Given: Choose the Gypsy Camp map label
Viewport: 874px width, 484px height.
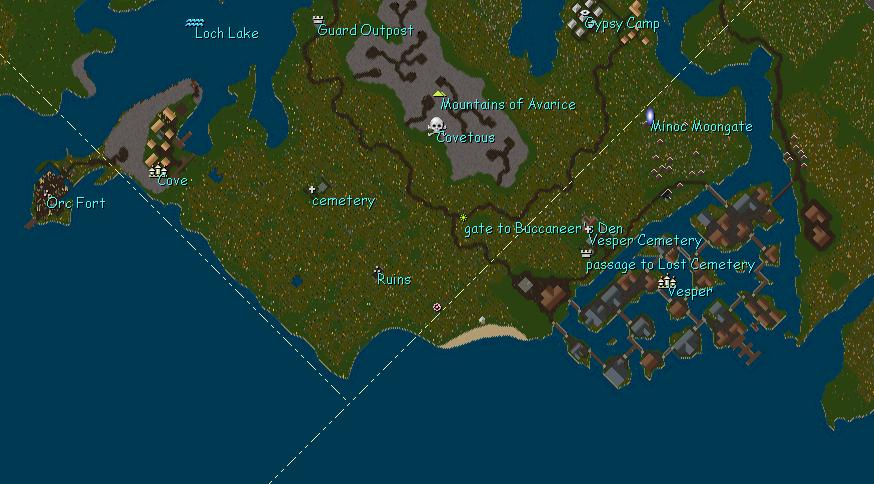Looking at the screenshot, I should point(621,24).
